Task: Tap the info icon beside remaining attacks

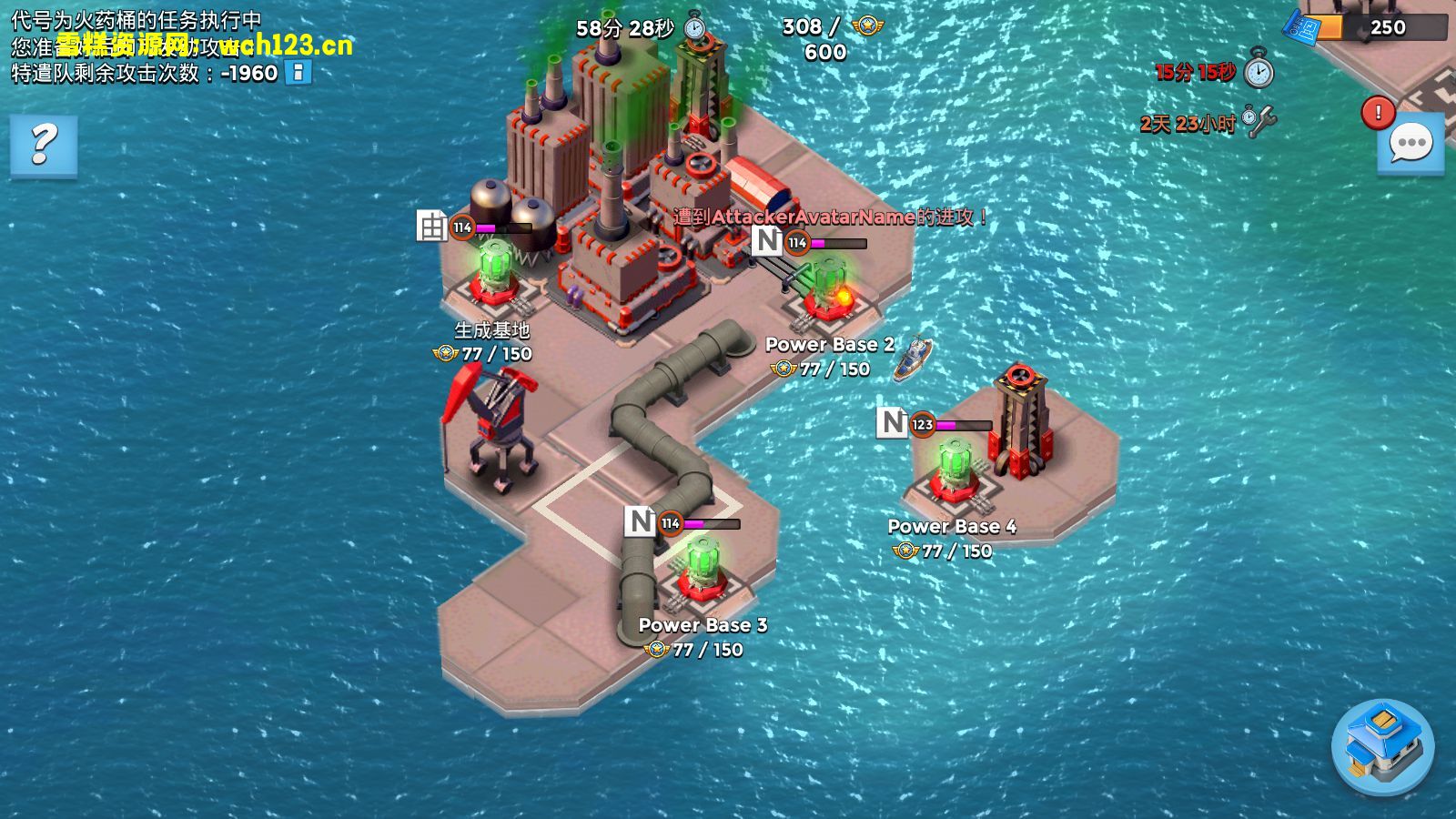Action: point(298,73)
